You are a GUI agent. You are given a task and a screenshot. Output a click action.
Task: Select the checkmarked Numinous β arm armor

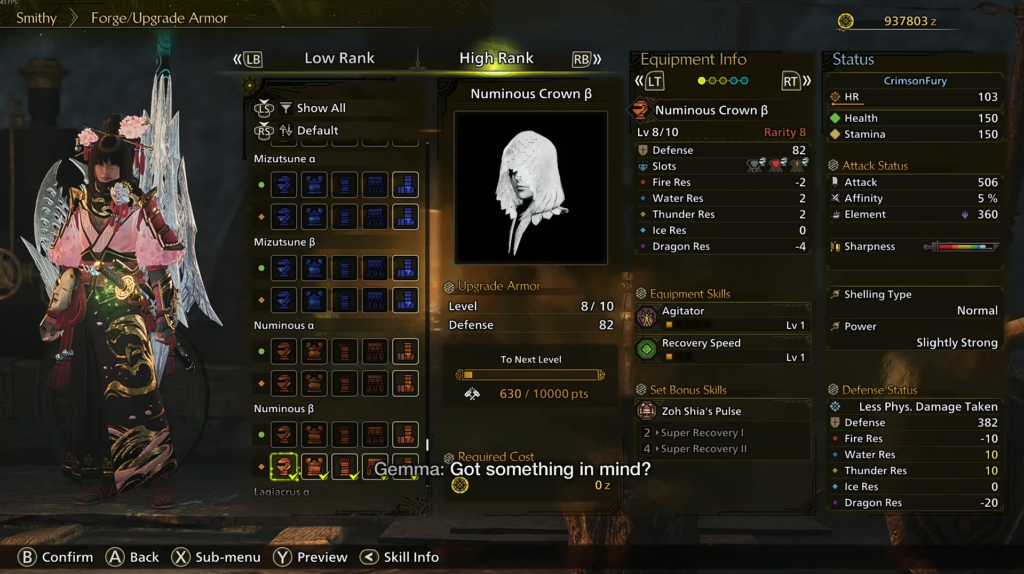[344, 466]
